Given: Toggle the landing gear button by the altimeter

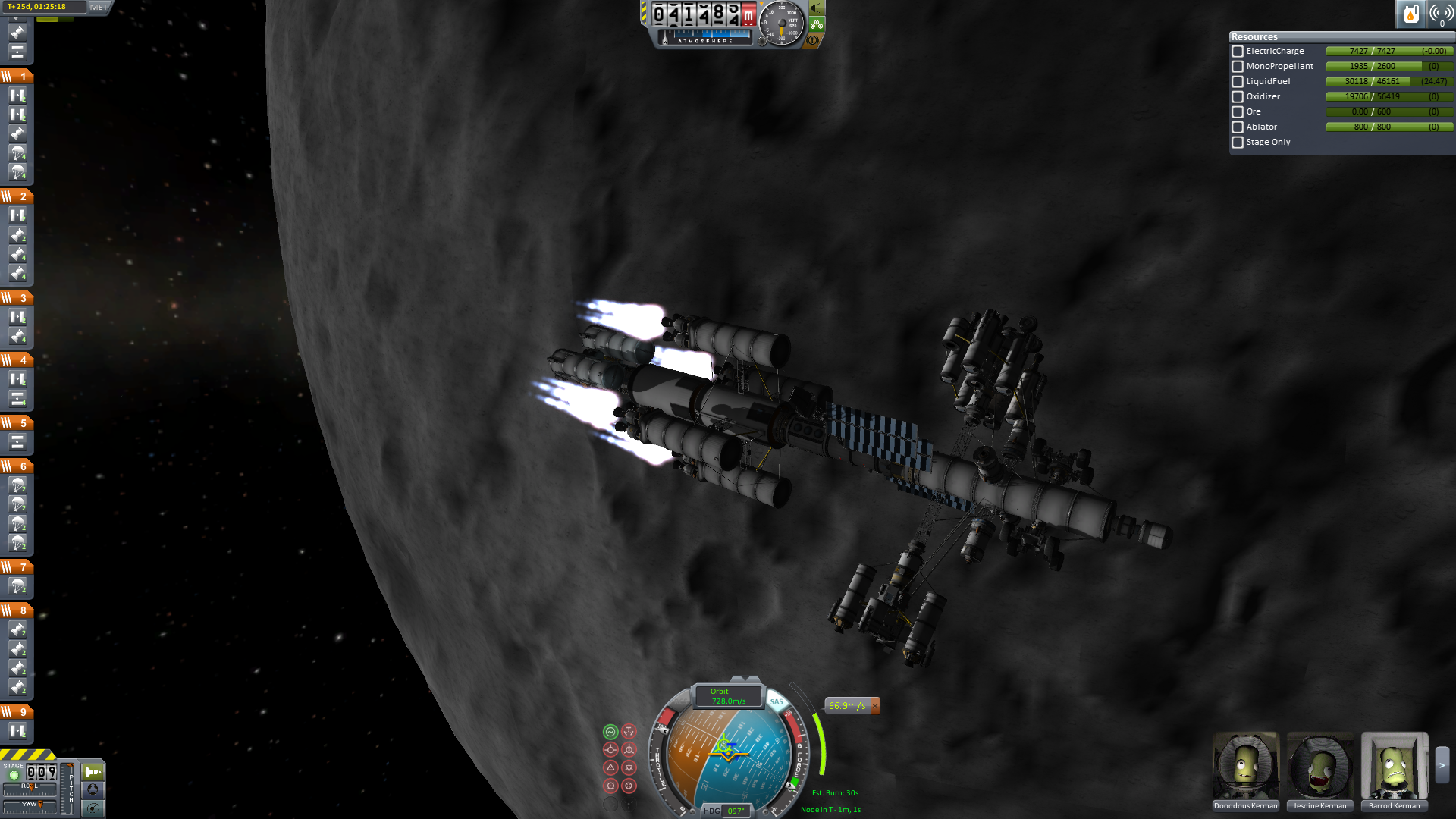Looking at the screenshot, I should [817, 24].
